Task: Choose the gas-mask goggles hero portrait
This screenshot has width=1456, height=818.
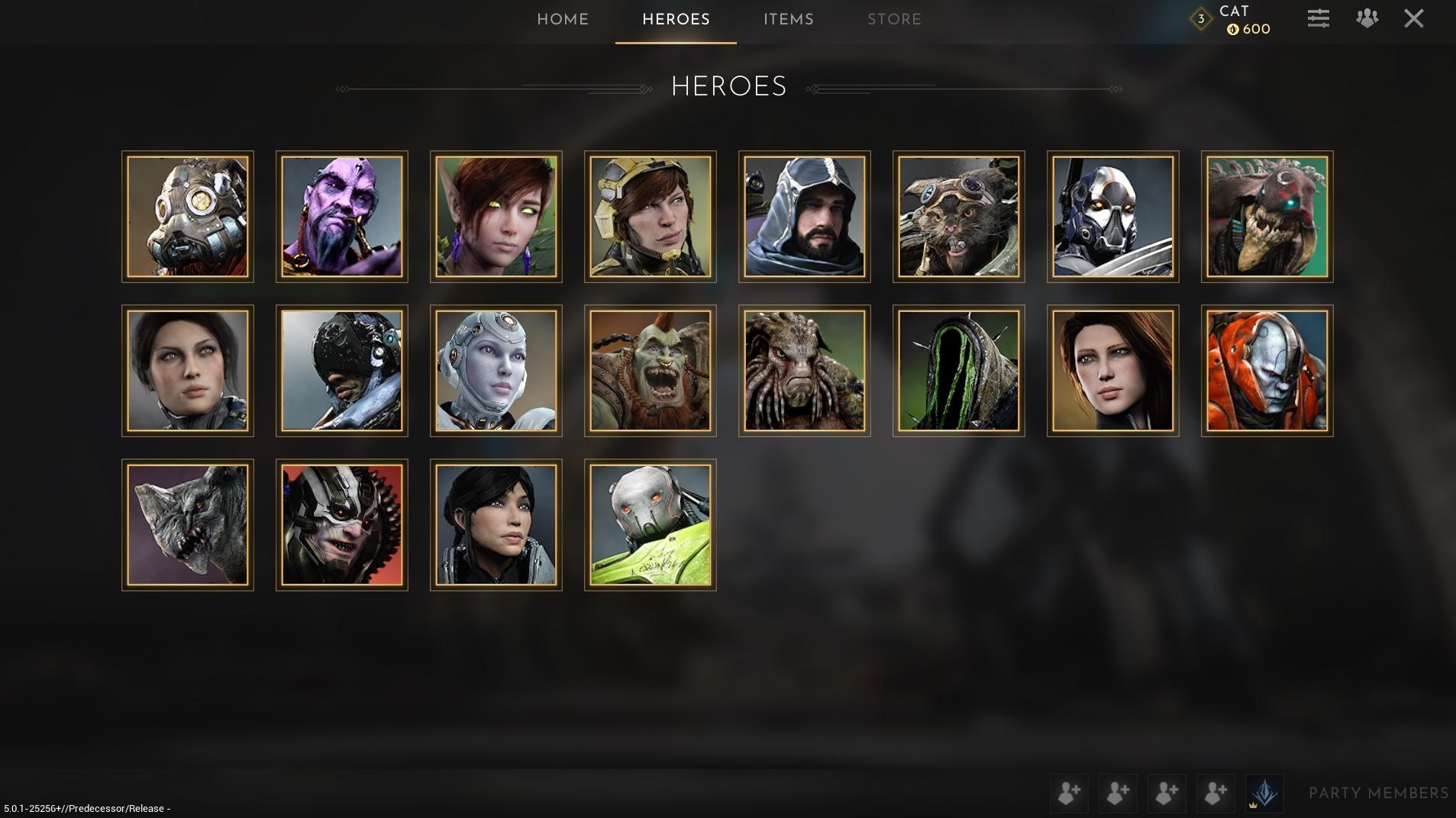Action: (x=188, y=217)
